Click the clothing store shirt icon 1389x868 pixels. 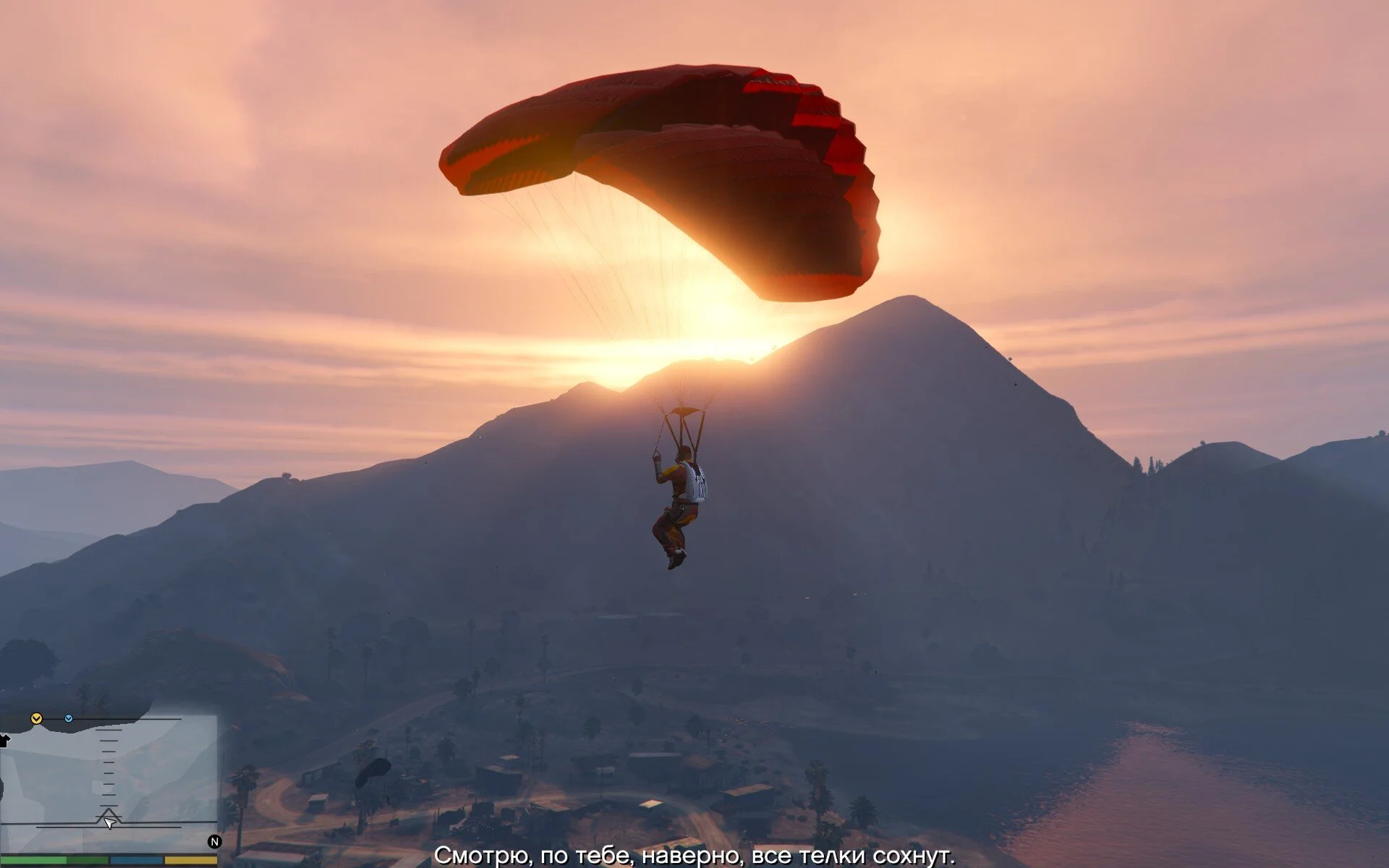click(4, 740)
